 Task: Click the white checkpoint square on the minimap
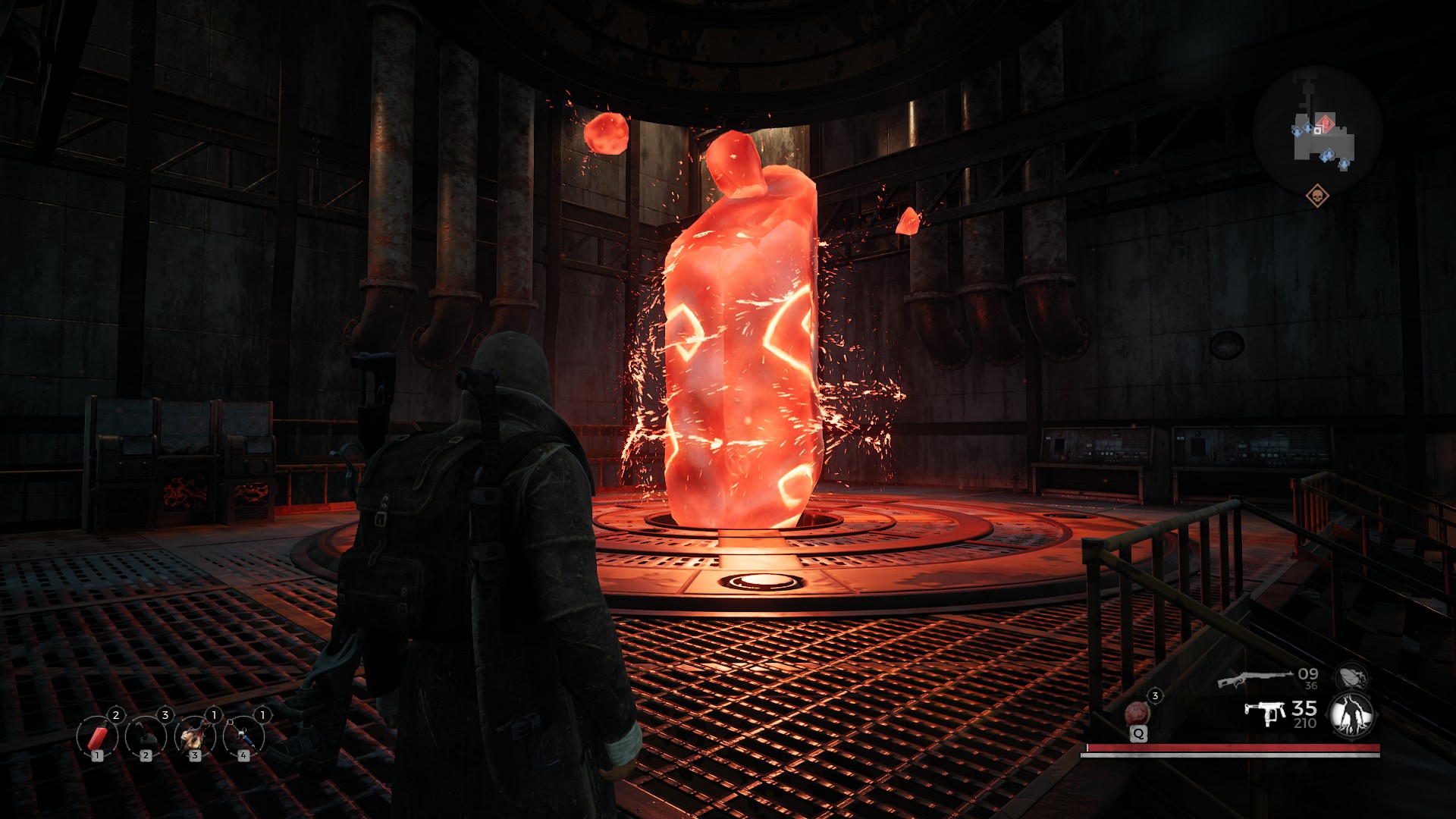tap(1318, 130)
